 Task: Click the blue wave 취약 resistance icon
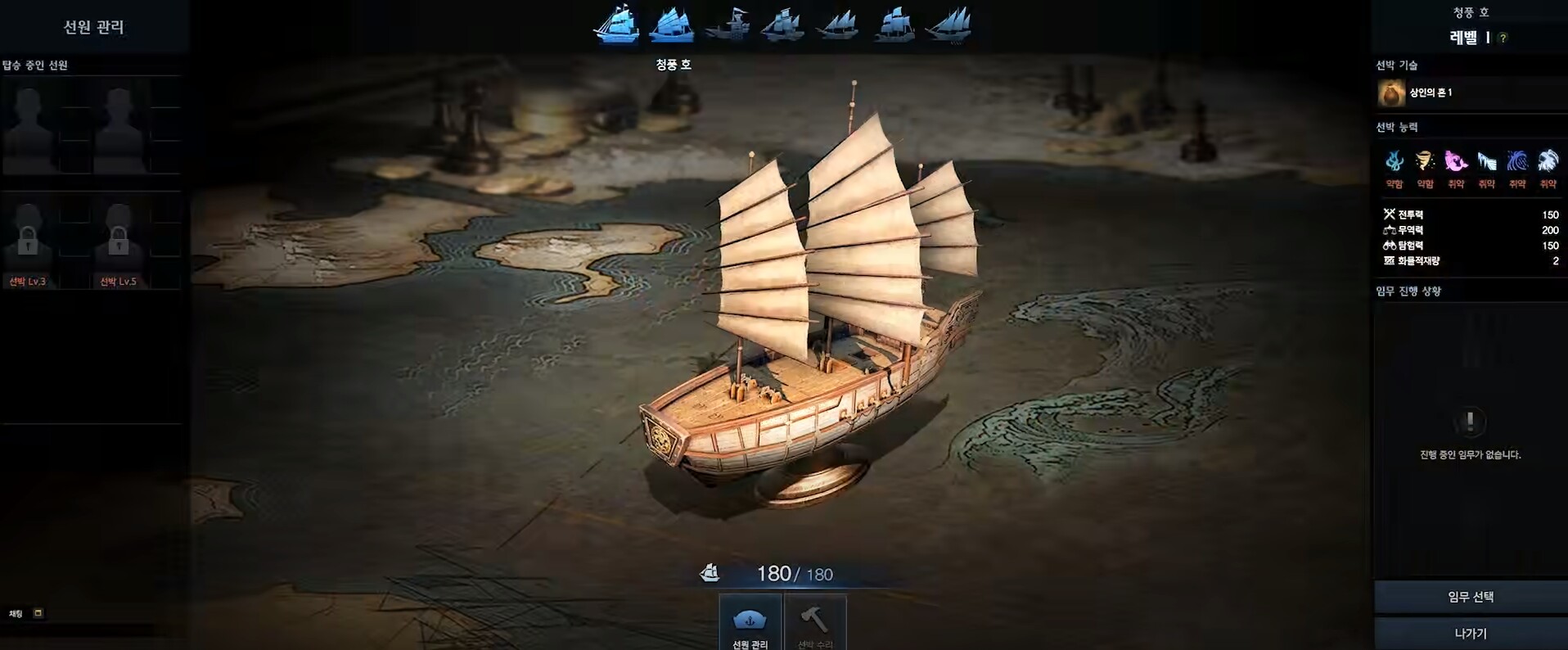1518,161
